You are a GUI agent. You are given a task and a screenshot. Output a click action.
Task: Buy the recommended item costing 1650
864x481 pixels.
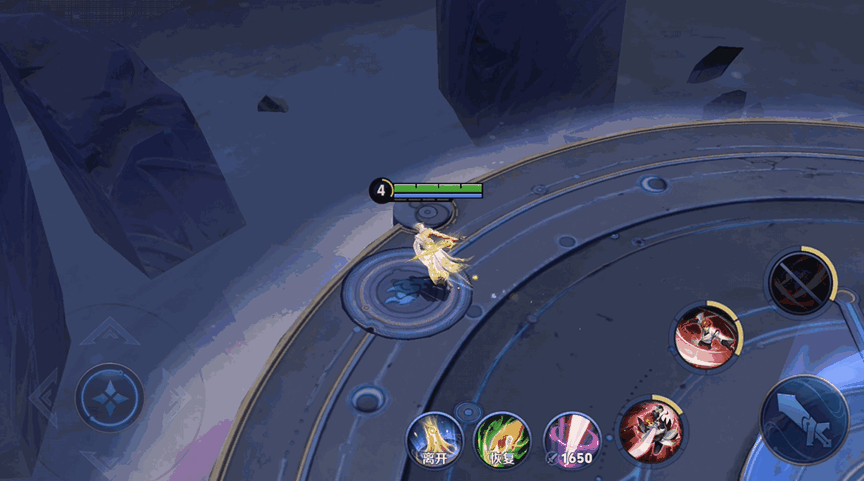click(572, 440)
